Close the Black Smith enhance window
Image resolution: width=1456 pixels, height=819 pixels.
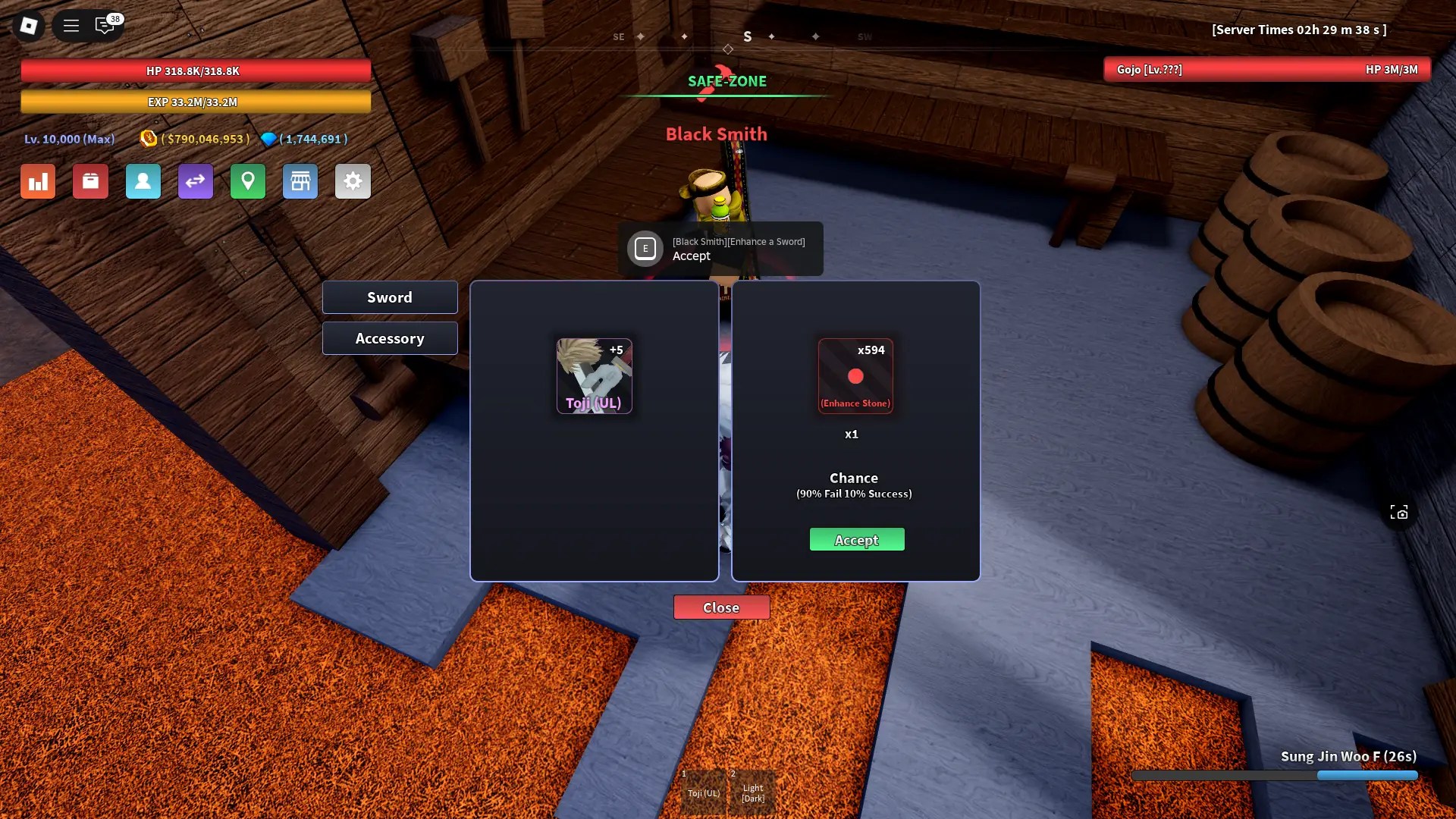pyautogui.click(x=721, y=607)
